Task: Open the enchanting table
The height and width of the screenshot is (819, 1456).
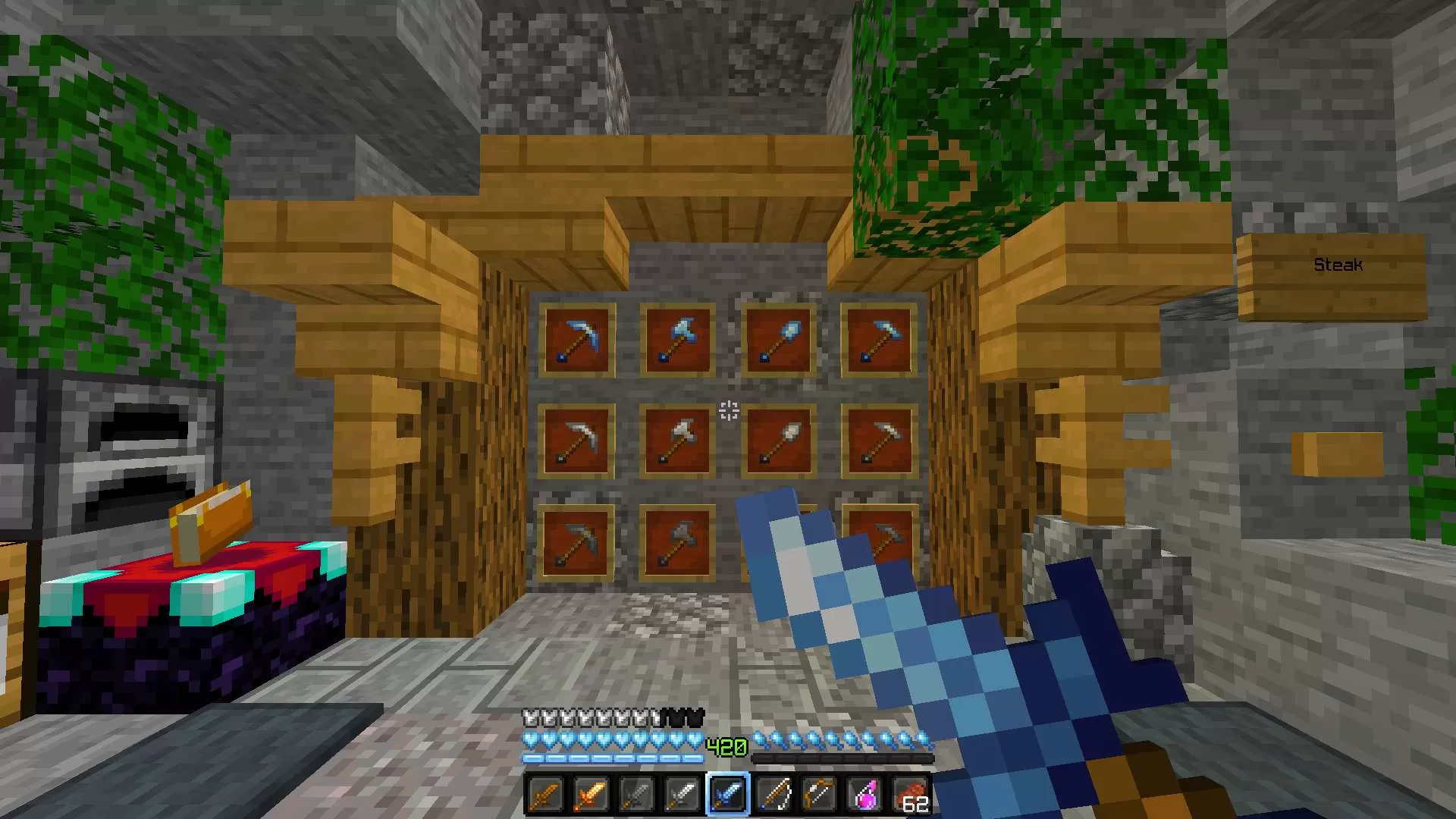Action: (x=178, y=599)
